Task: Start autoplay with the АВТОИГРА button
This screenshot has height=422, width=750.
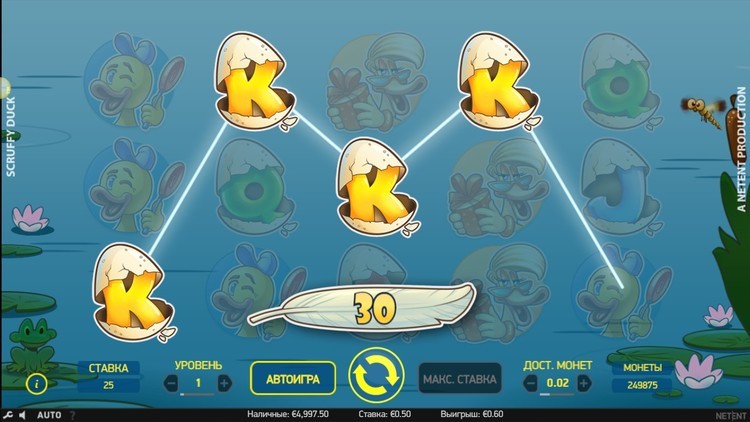Action: tap(292, 380)
